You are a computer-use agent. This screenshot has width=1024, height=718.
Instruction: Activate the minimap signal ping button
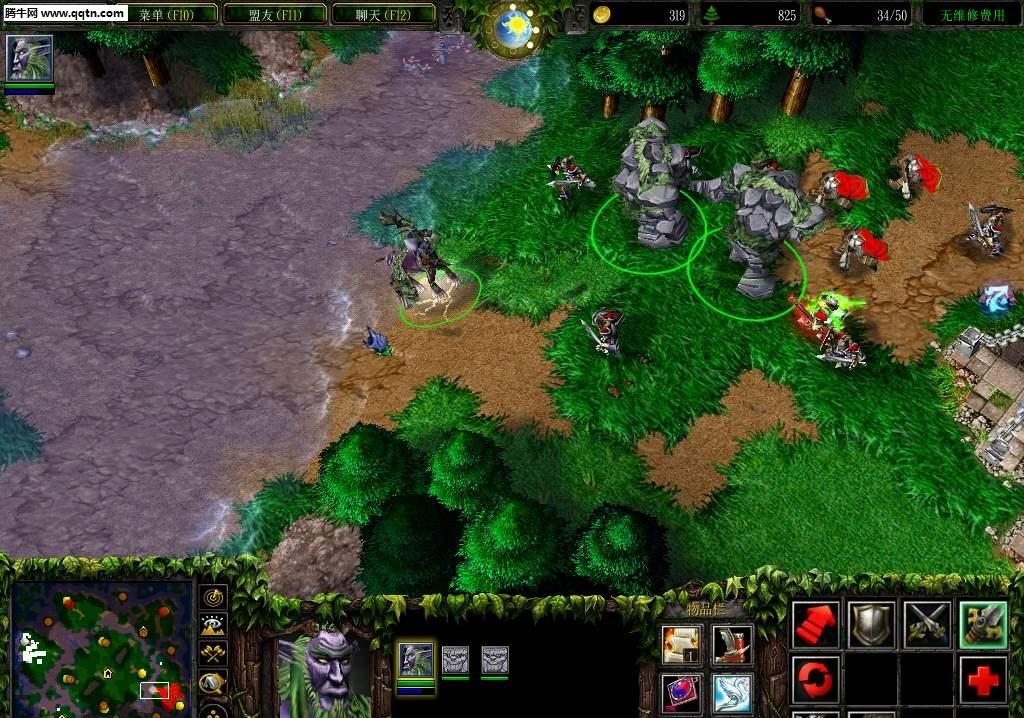(214, 598)
